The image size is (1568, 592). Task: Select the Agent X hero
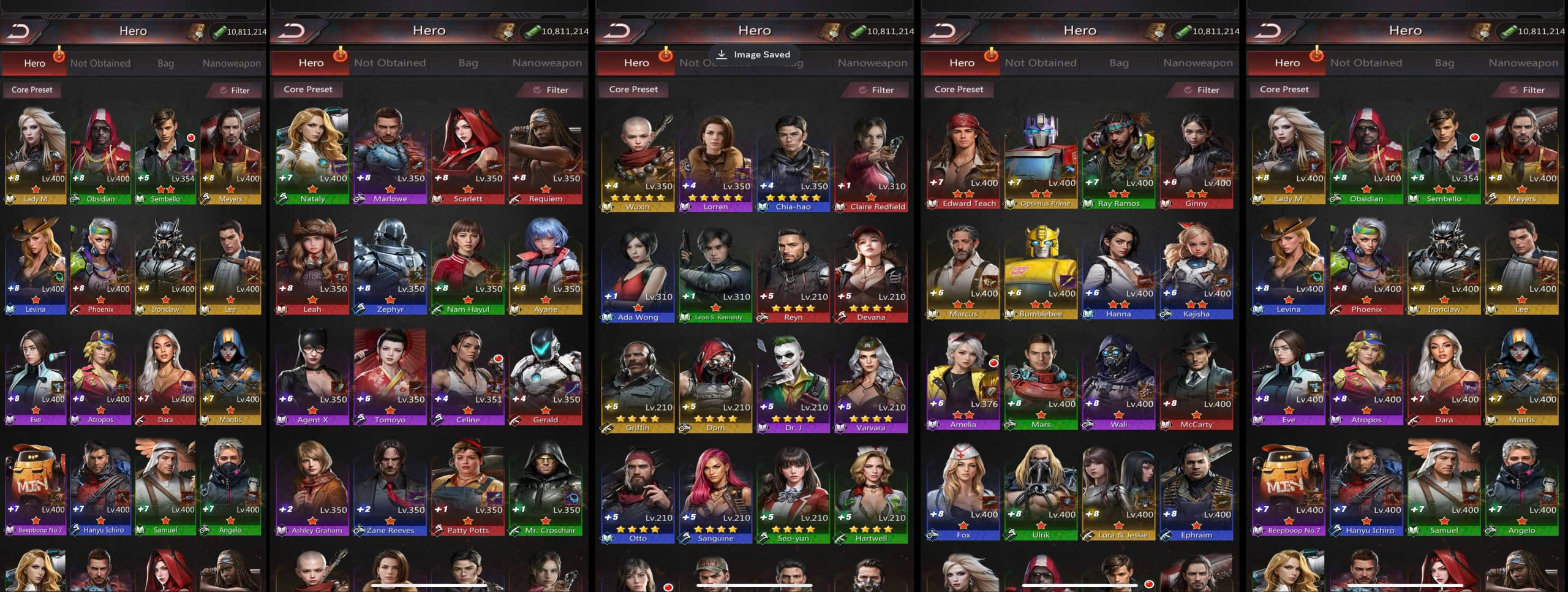312,375
